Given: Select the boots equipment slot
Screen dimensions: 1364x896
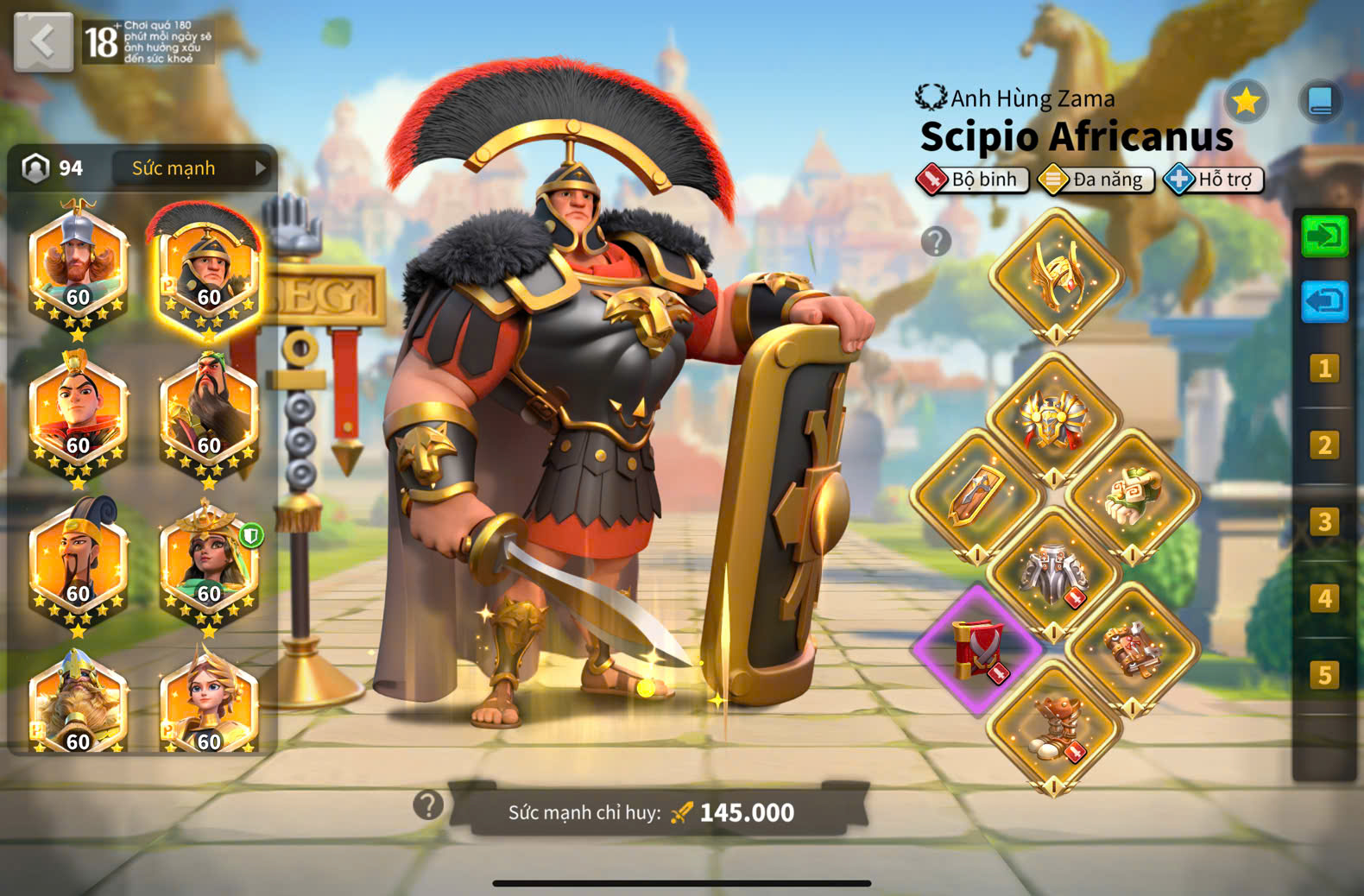Looking at the screenshot, I should (x=1054, y=727).
